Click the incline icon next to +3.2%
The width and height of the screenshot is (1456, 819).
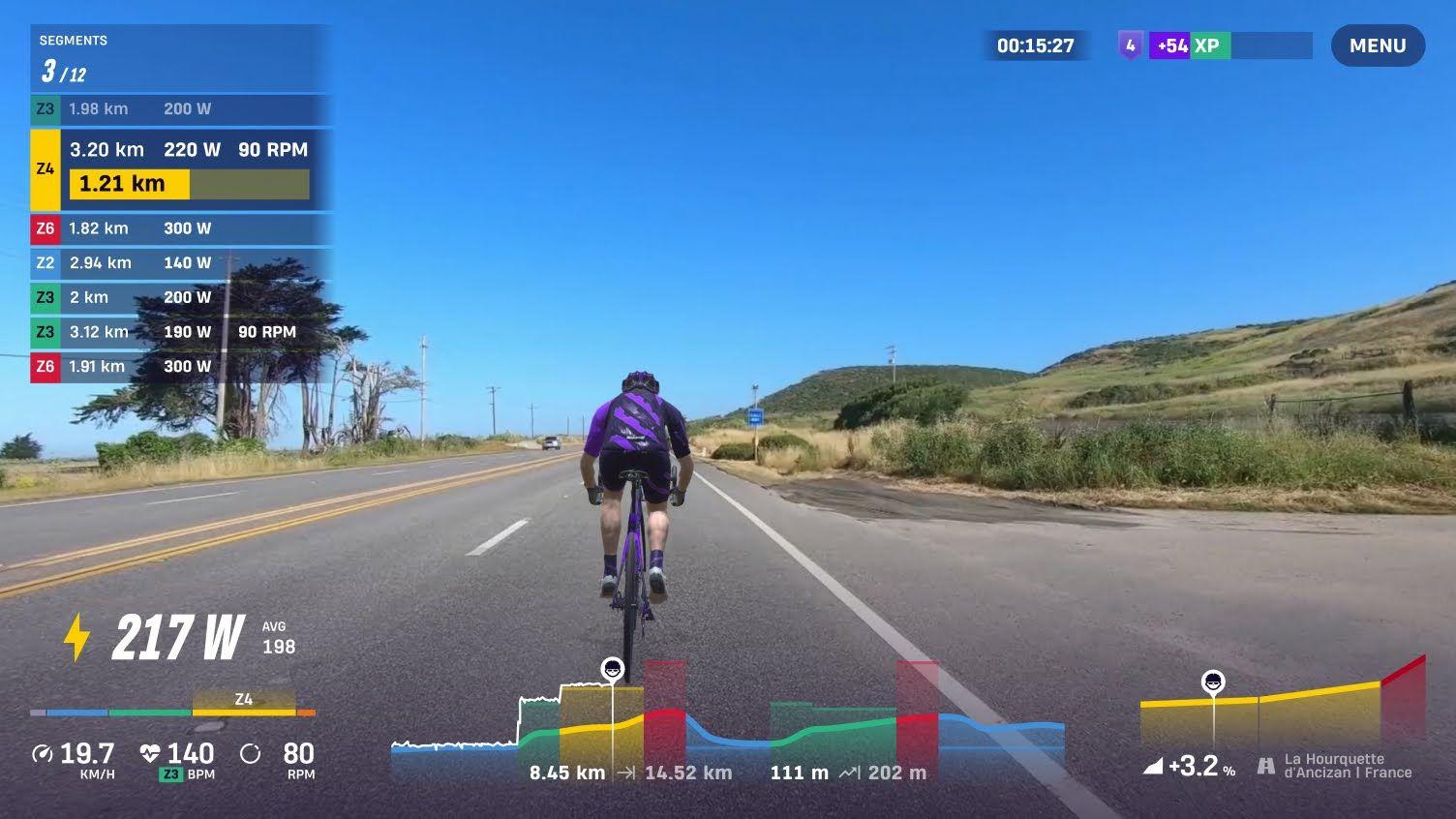(x=1152, y=766)
